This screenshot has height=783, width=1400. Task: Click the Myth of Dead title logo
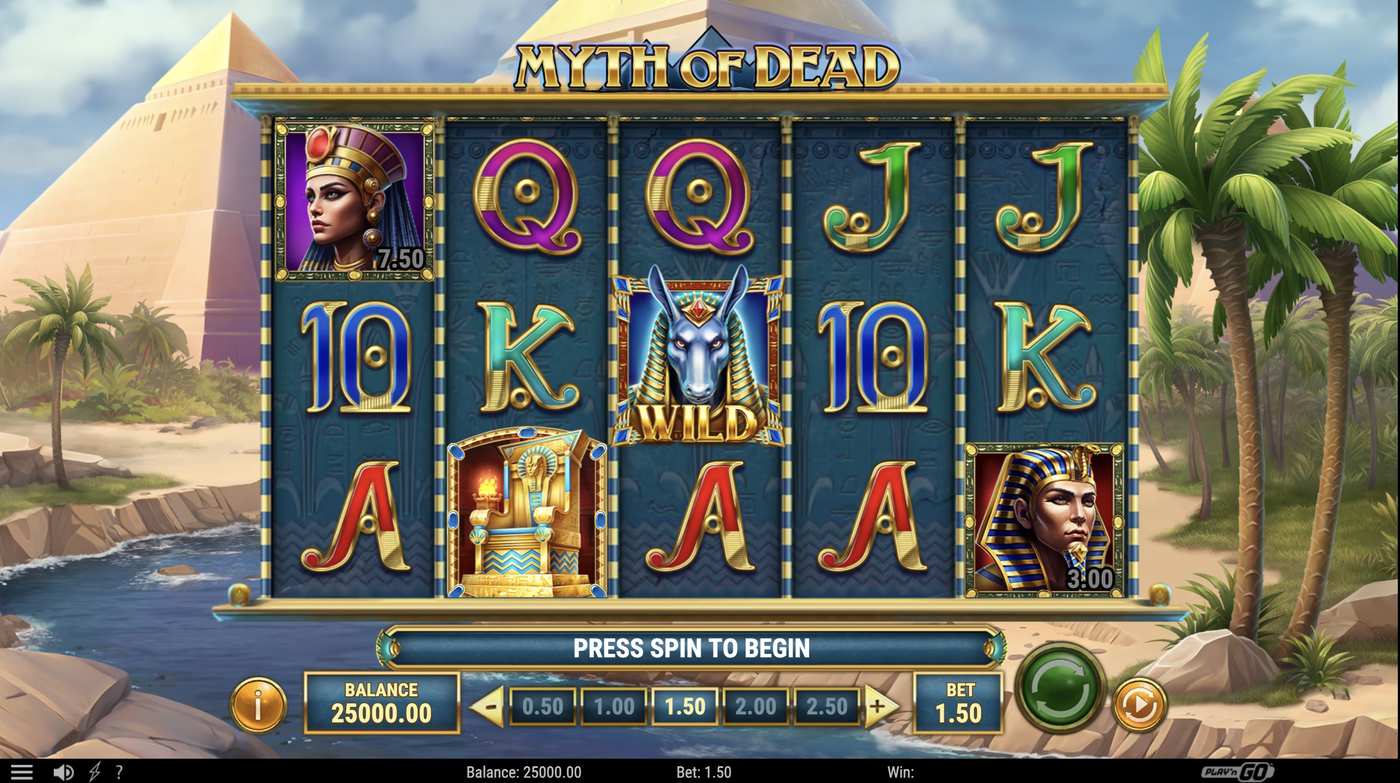[700, 62]
